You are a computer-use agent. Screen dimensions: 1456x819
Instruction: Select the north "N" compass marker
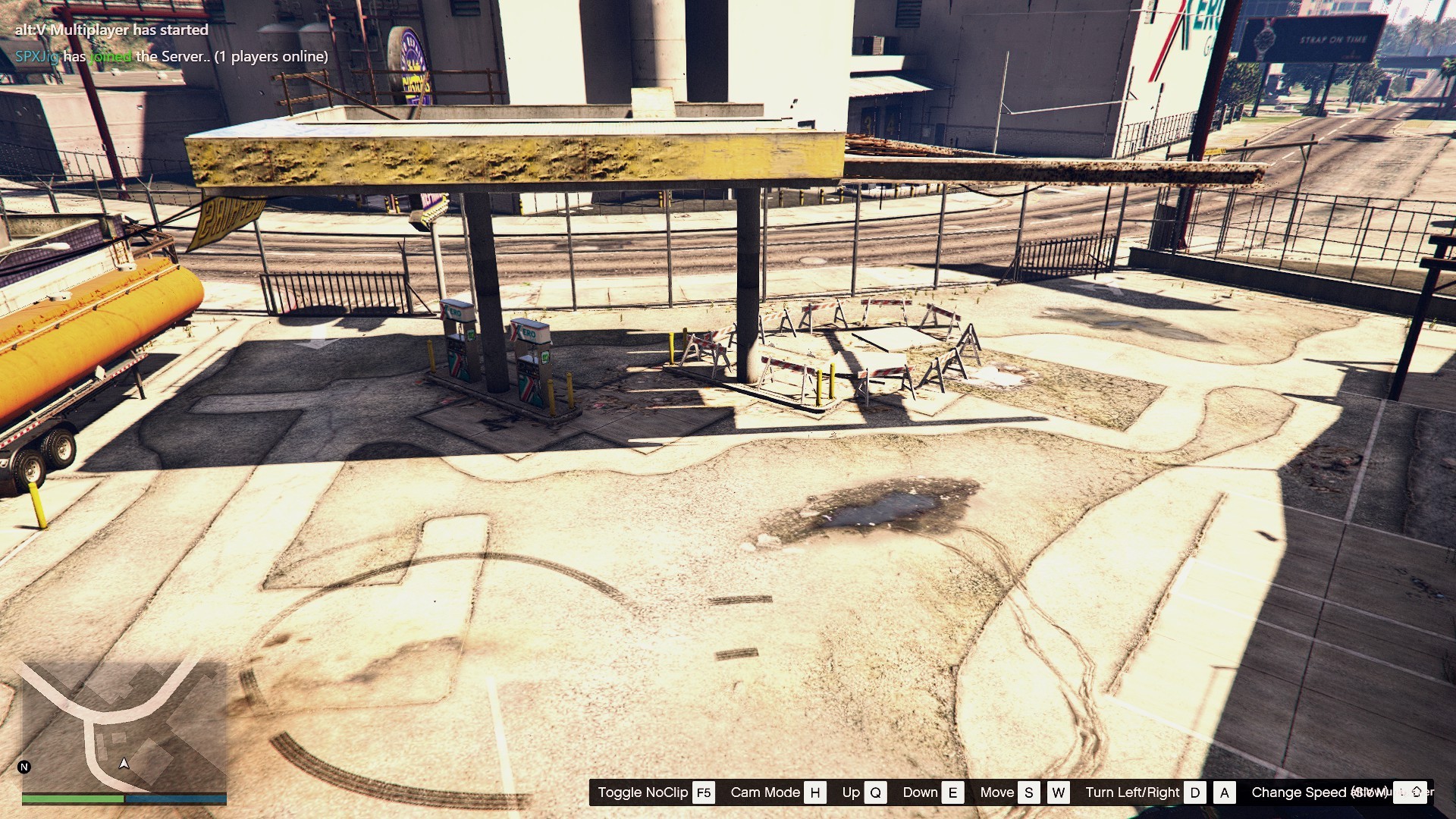click(x=24, y=767)
